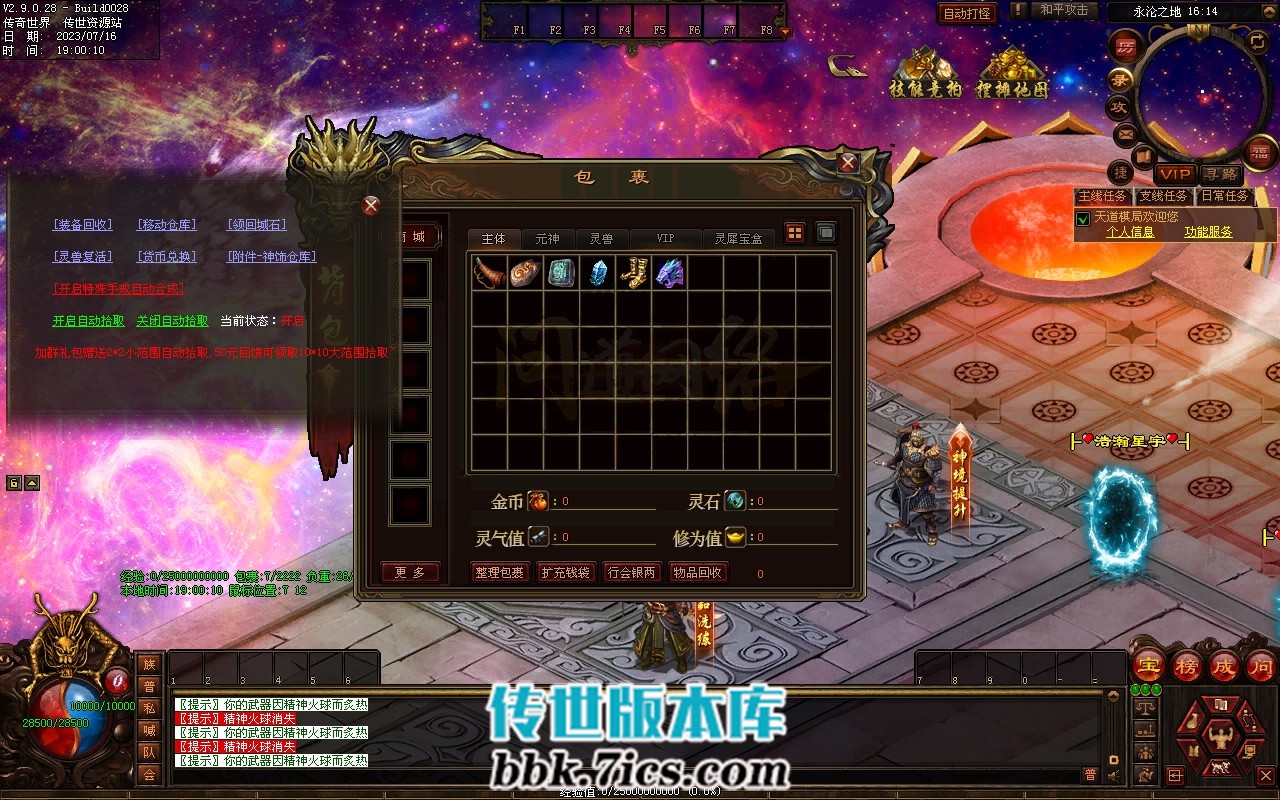Click the VIP button under the minimap

point(1174,174)
